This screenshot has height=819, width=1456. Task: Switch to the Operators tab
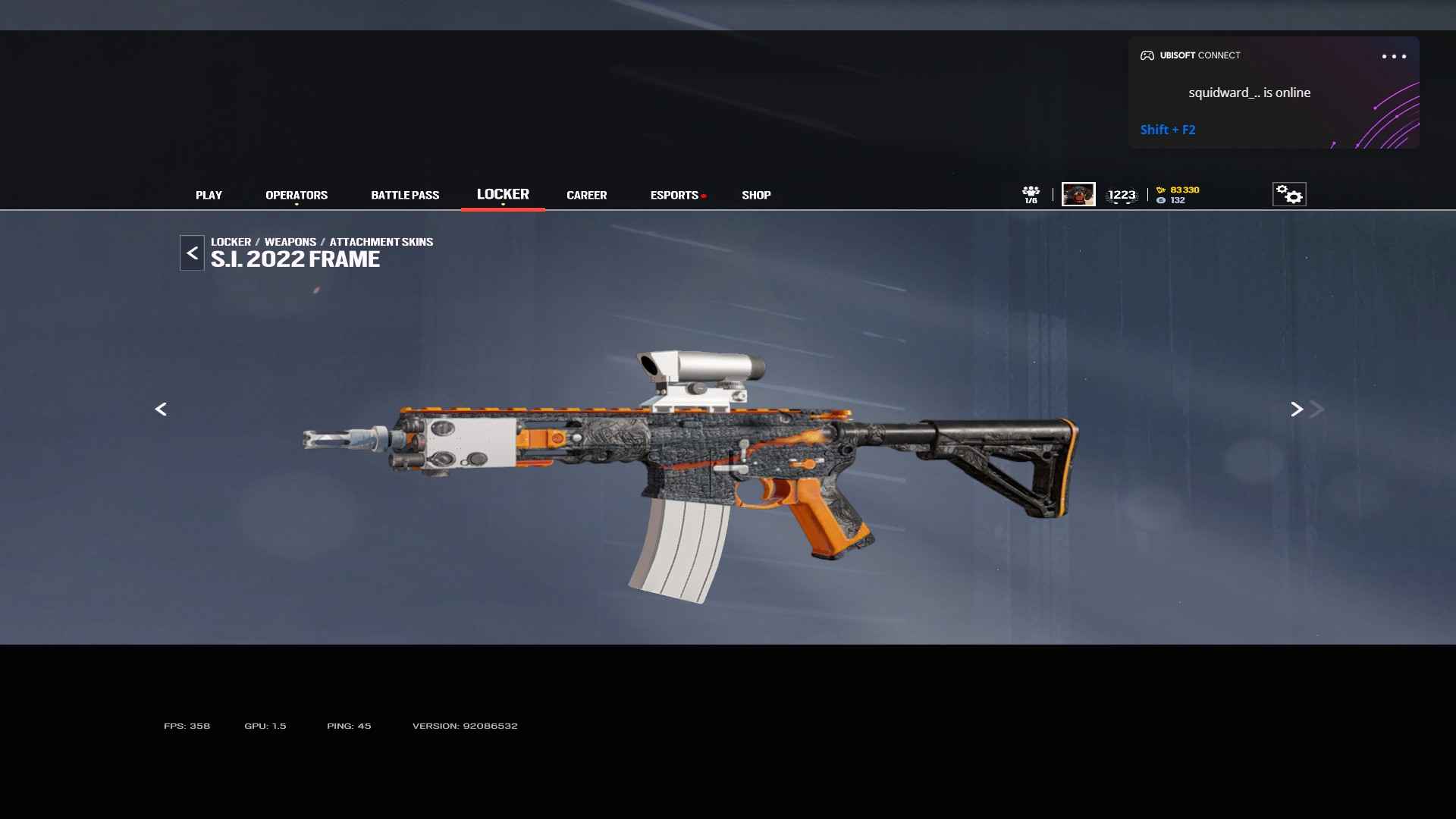pyautogui.click(x=297, y=195)
